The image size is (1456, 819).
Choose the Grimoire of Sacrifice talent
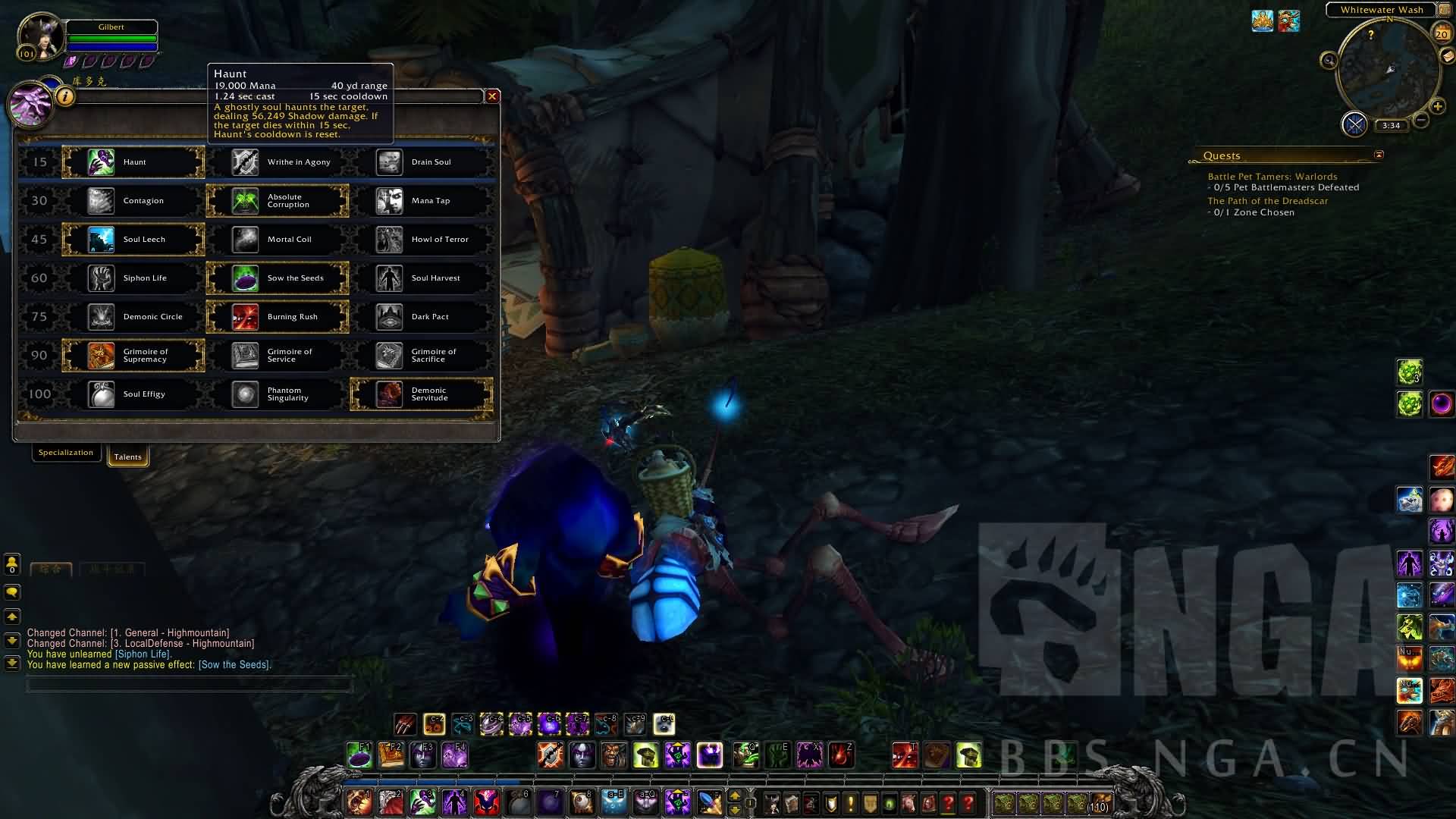point(422,356)
